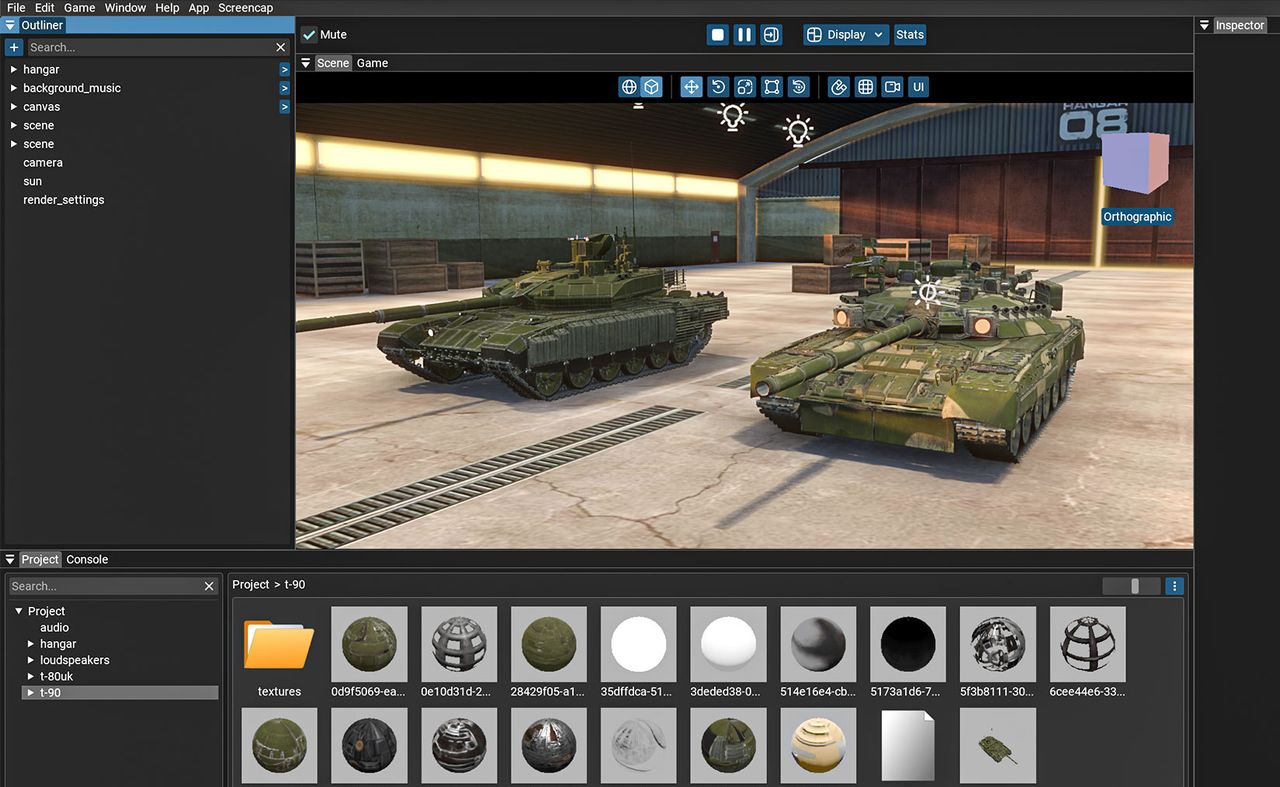Open the File menu
Screen dimensions: 1280x787
click(16, 8)
